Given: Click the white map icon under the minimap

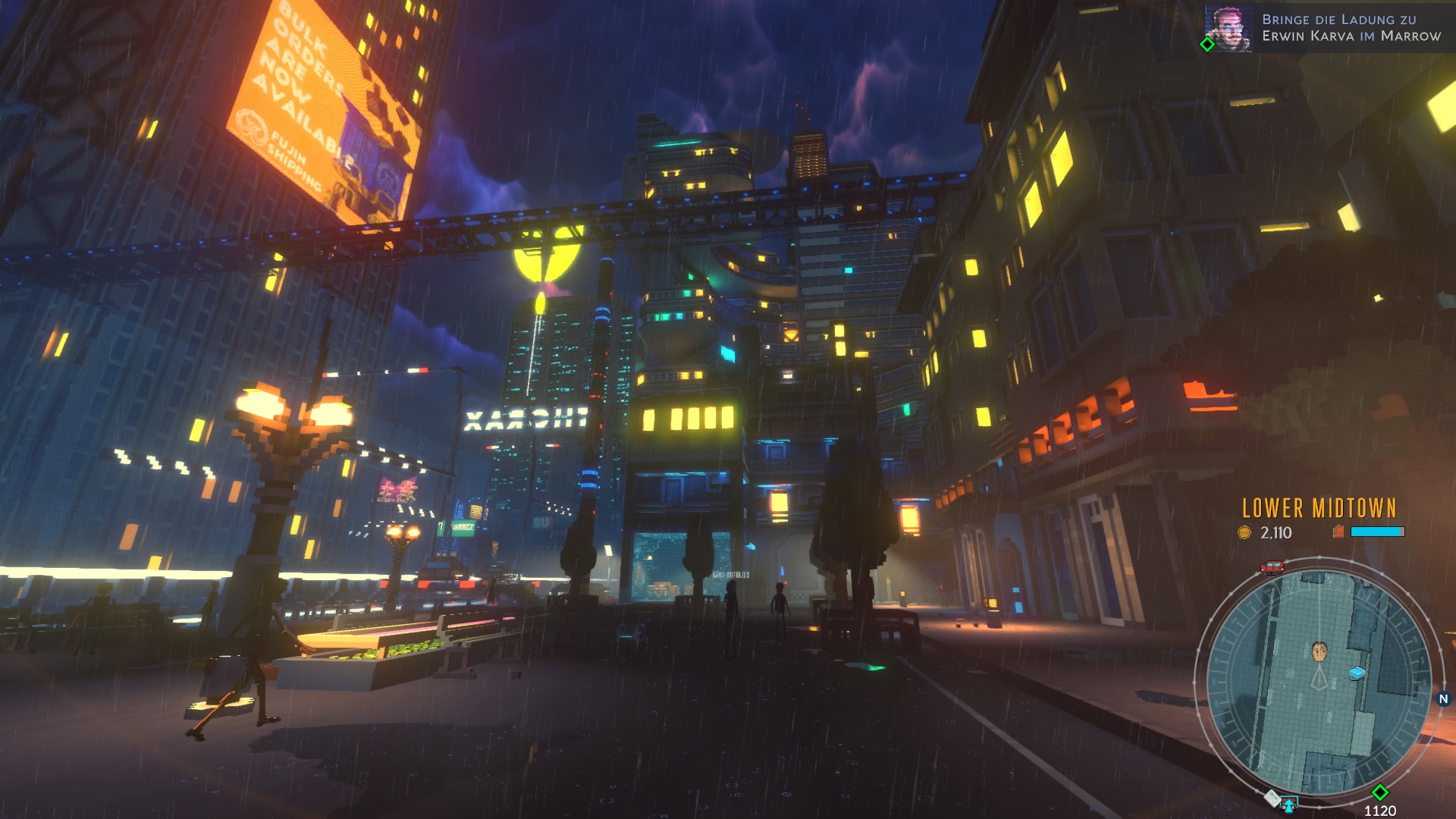Looking at the screenshot, I should [1272, 798].
